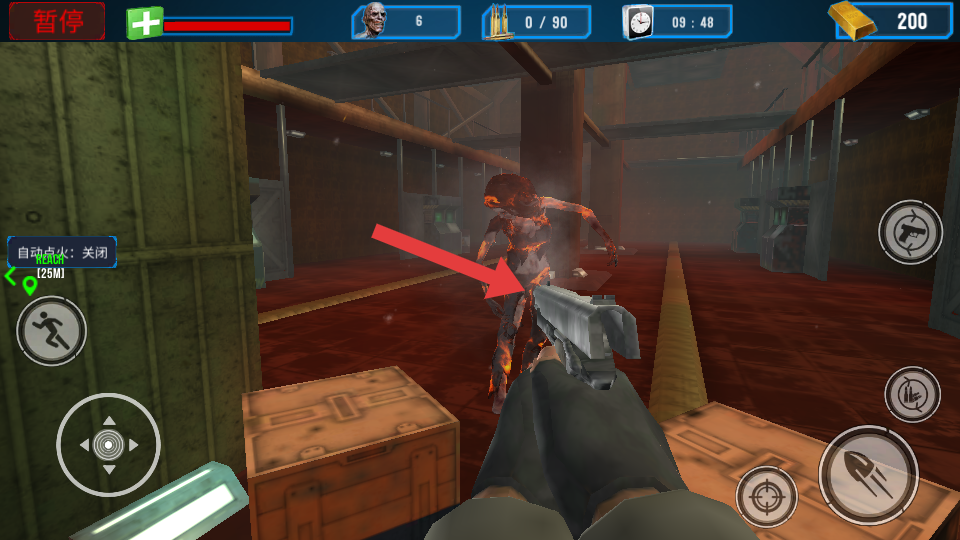Toggle the 自动点火 auto-fire setting

click(62, 252)
